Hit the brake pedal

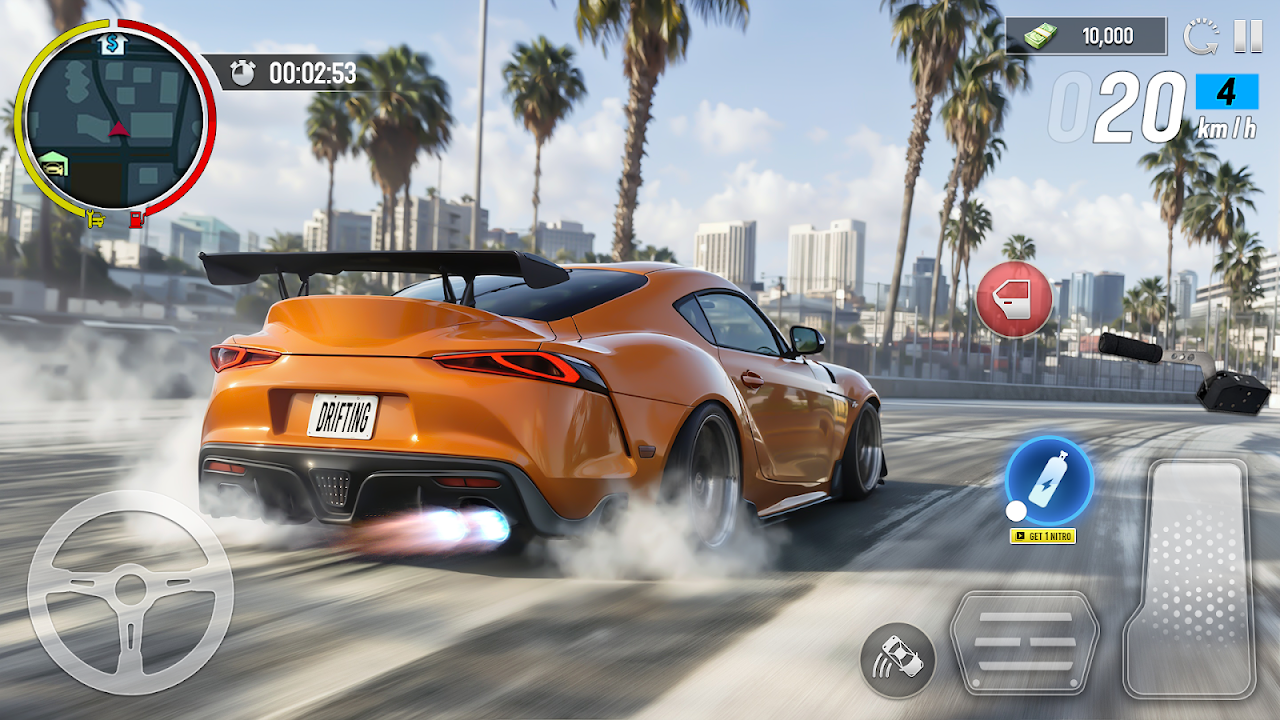pos(1024,641)
